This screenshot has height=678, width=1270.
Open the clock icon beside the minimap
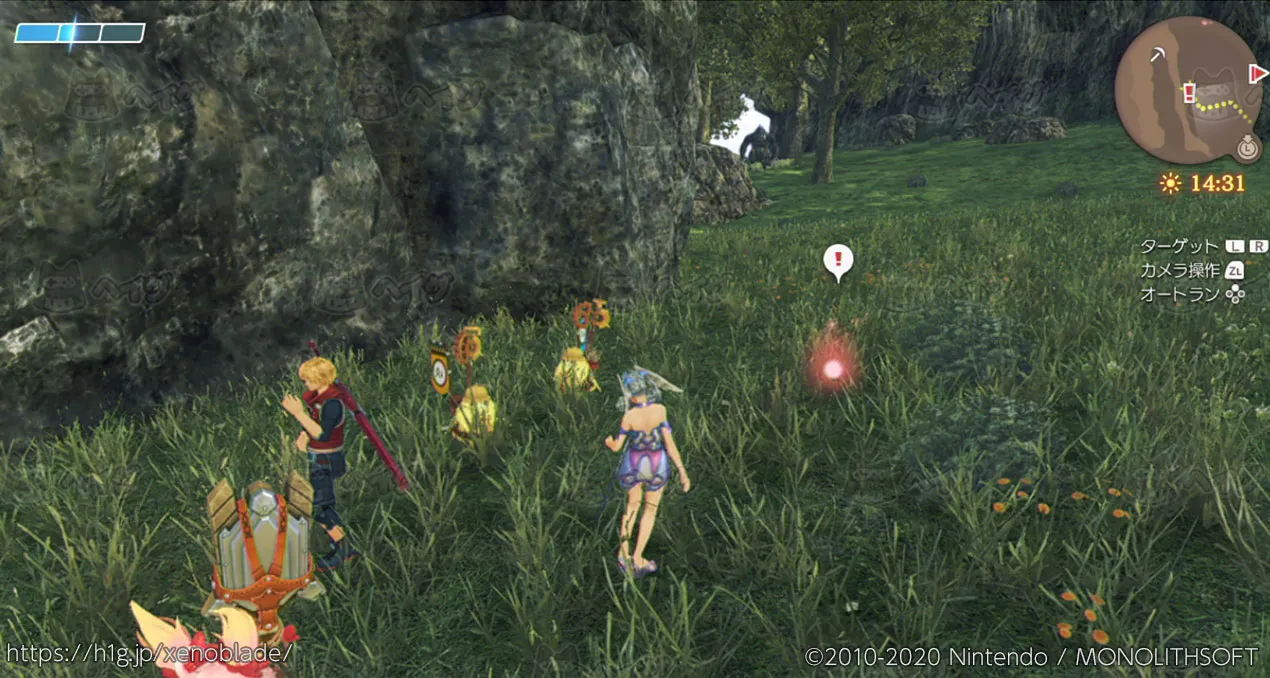pos(1246,147)
